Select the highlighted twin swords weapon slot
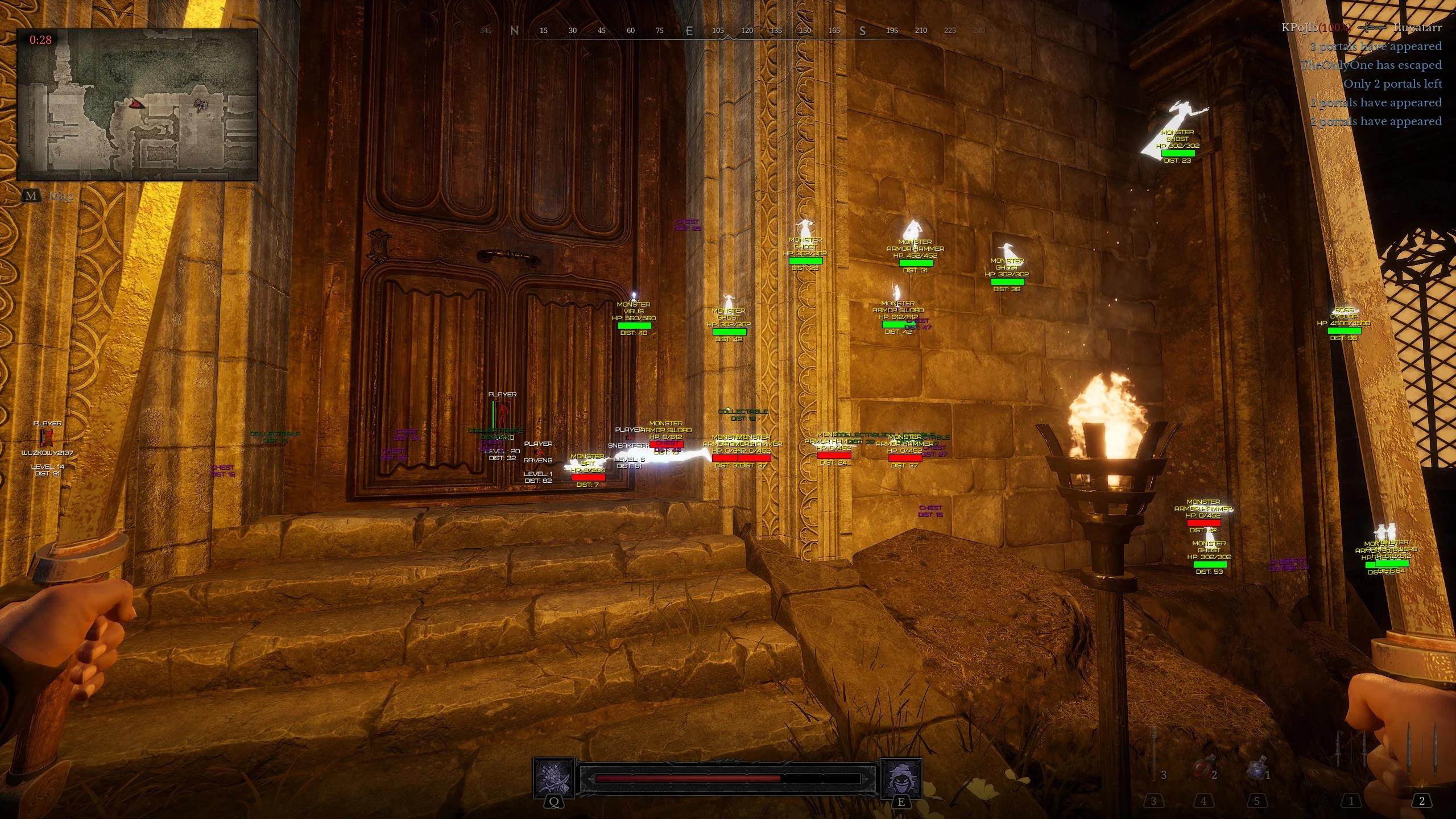 coord(1421,756)
